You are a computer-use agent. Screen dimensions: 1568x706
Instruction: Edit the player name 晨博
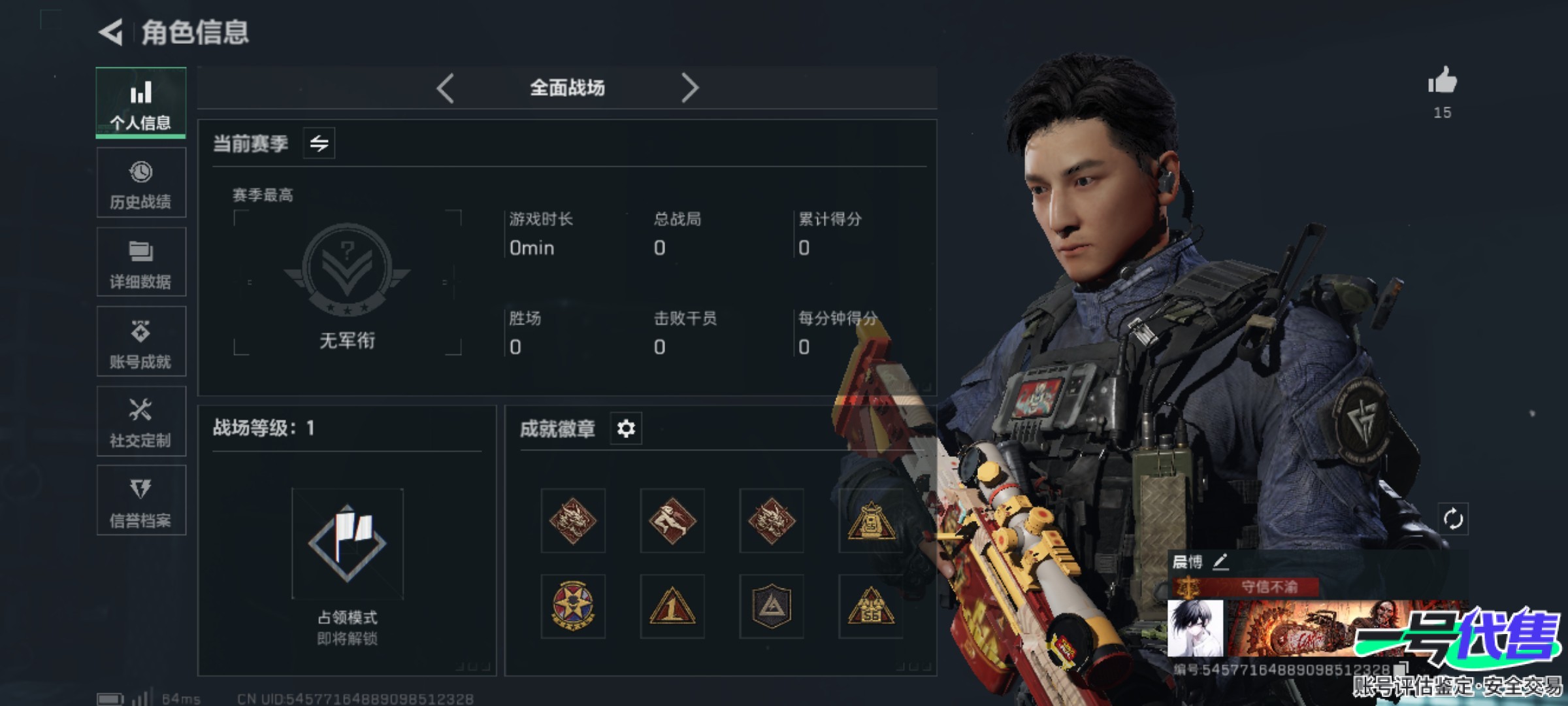click(x=1220, y=561)
